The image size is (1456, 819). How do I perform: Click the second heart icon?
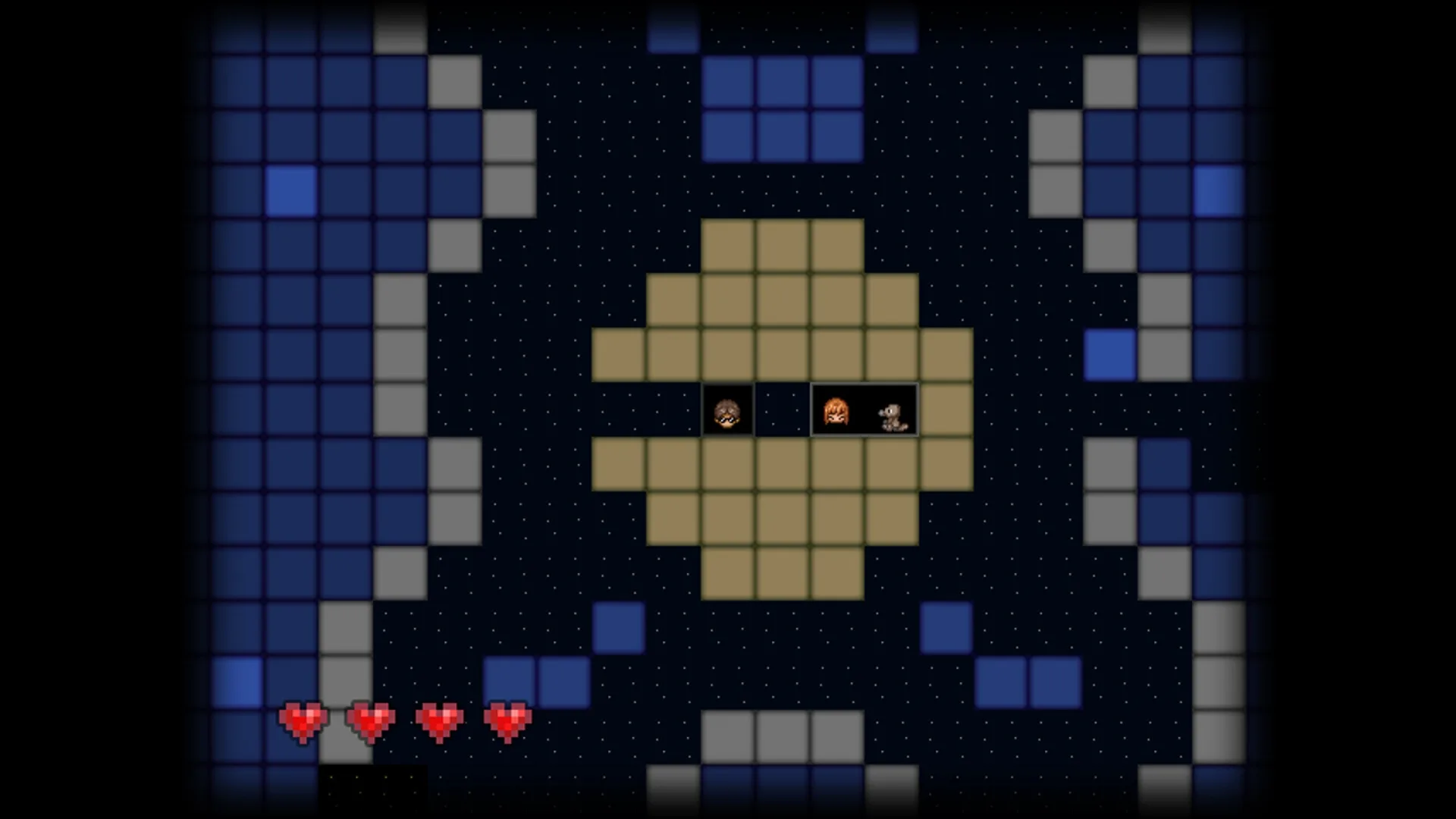coord(371,719)
